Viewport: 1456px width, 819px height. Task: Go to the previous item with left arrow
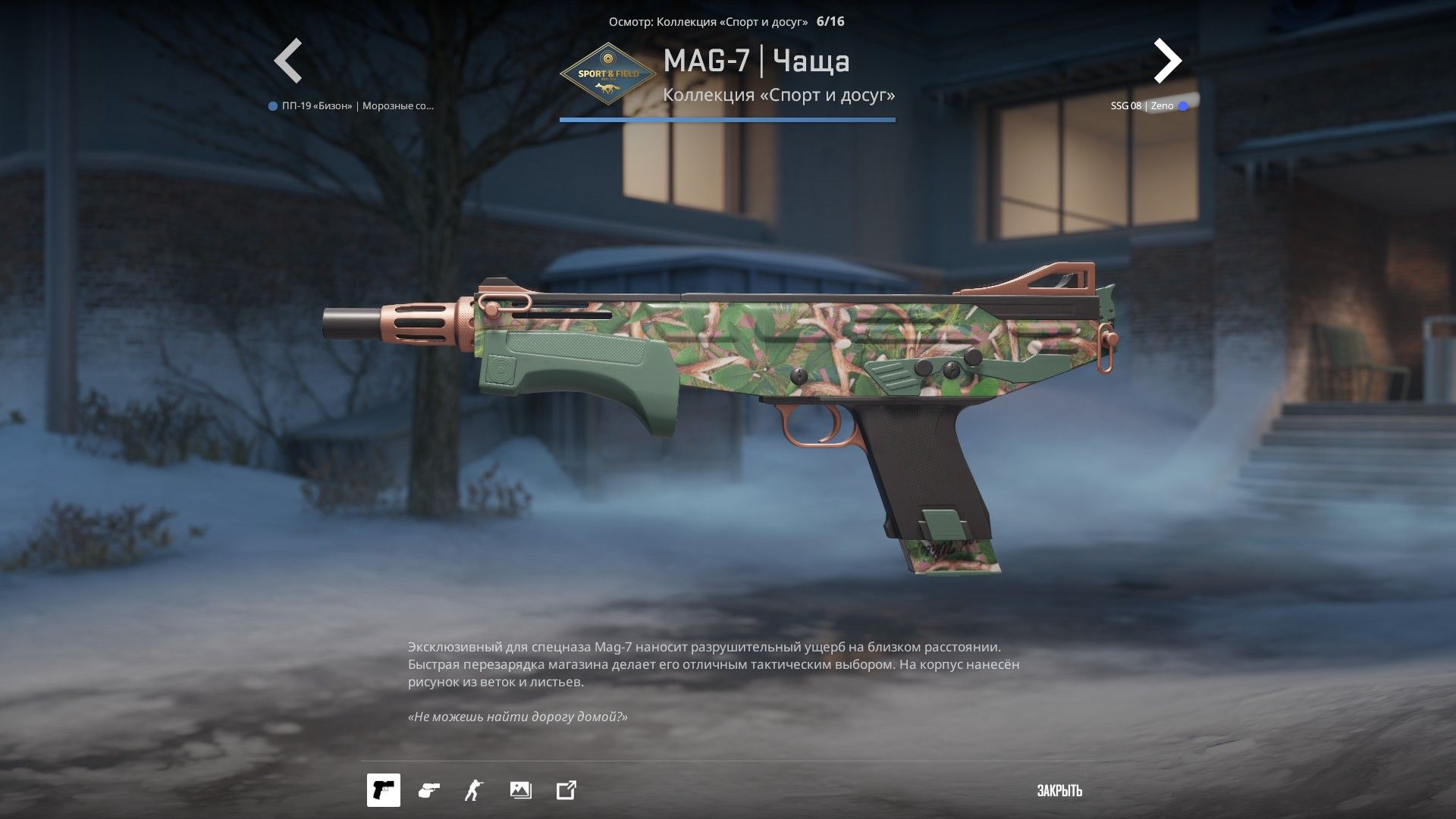click(x=288, y=61)
